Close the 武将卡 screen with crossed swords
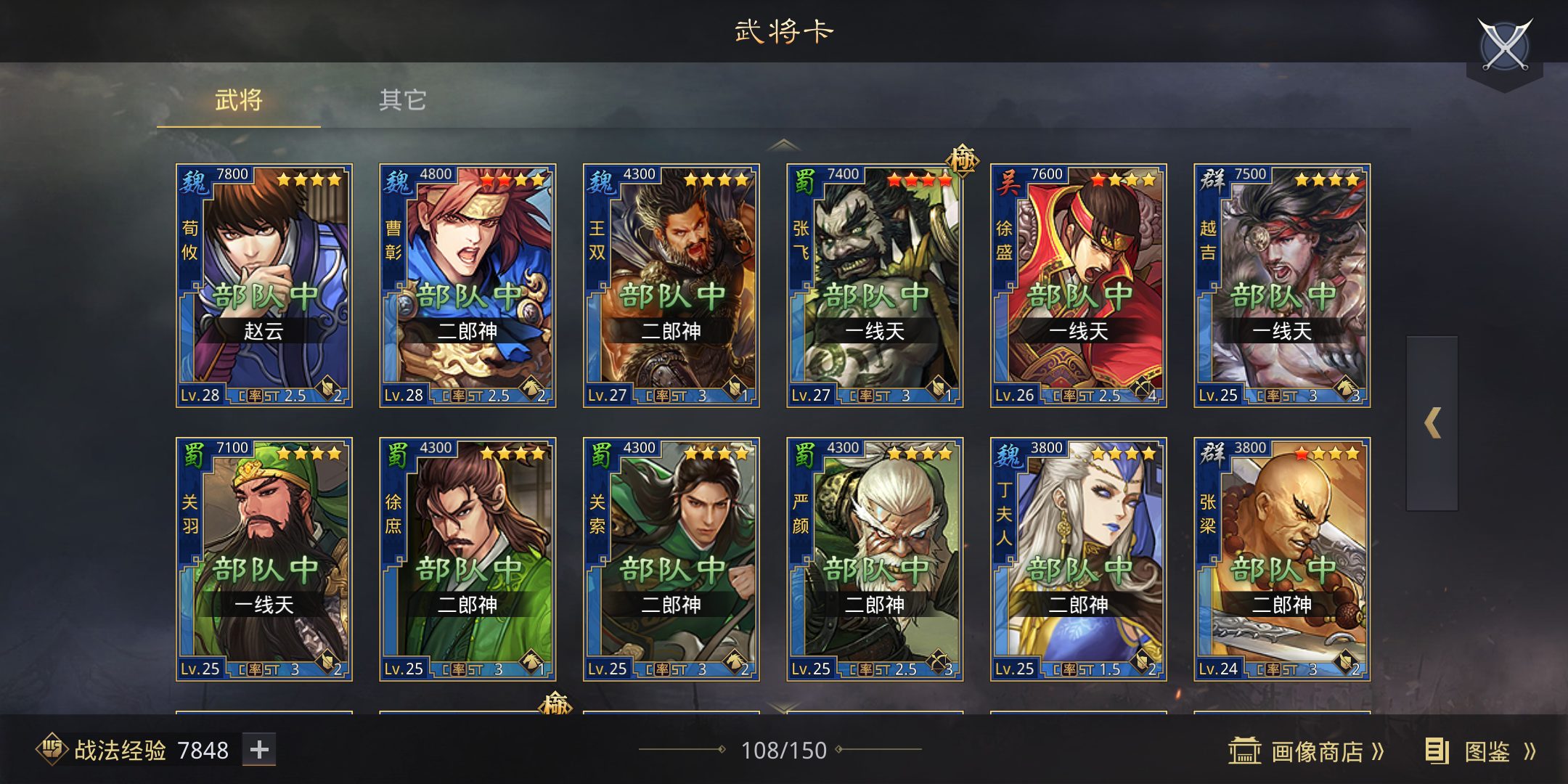 (1505, 45)
